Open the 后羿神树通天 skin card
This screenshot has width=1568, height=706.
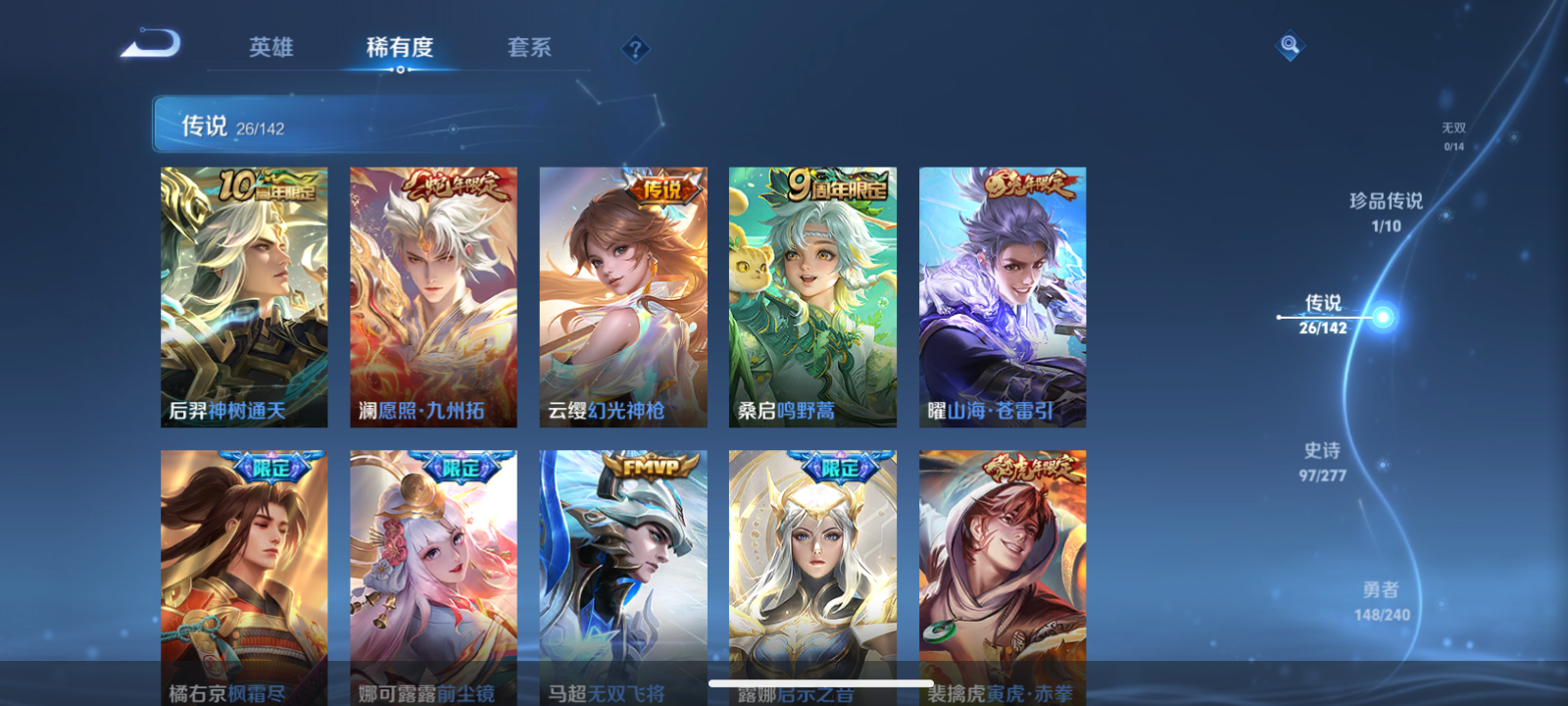coord(244,294)
